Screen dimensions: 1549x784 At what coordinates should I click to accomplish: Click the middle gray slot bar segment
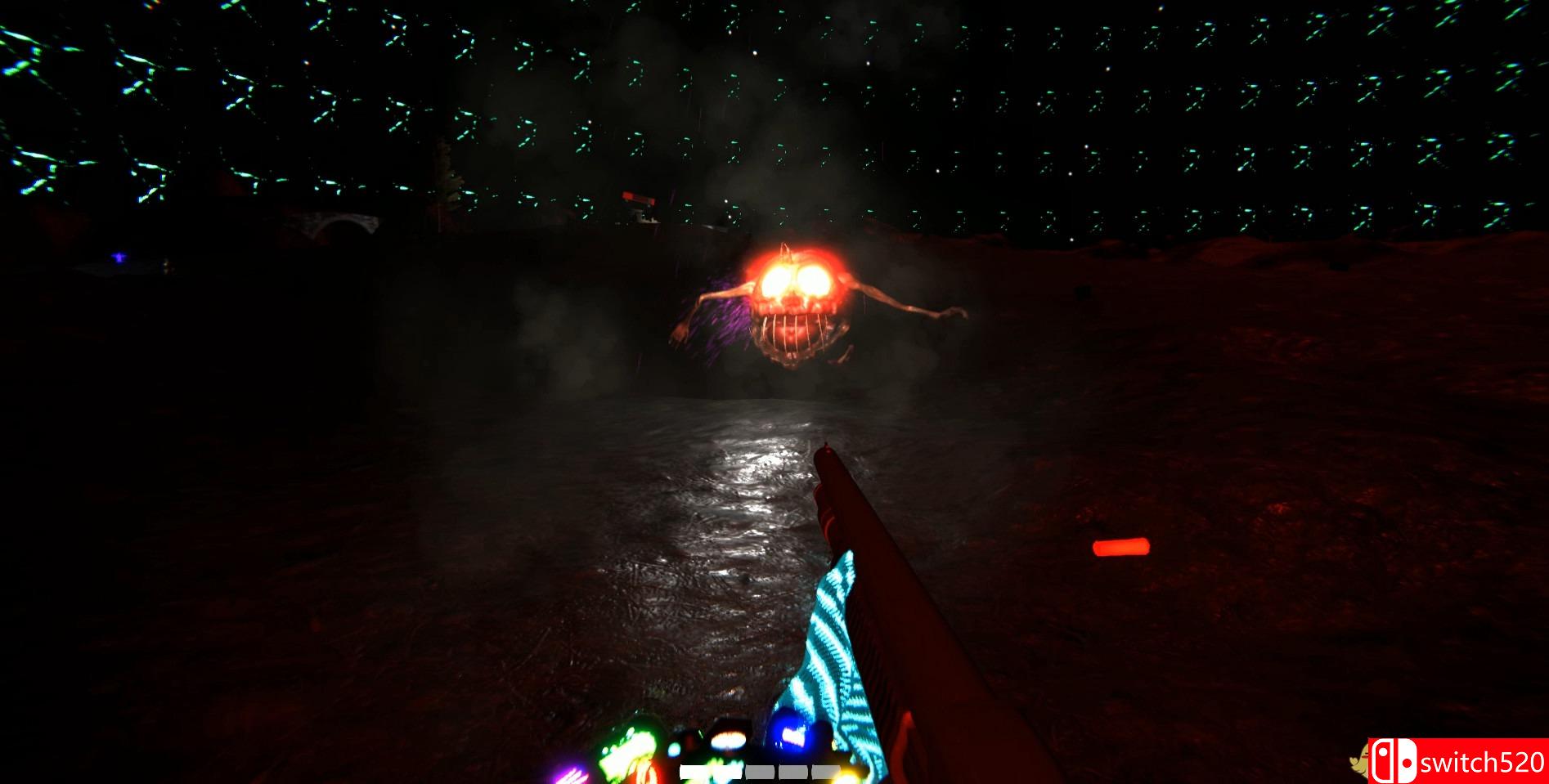pos(793,769)
